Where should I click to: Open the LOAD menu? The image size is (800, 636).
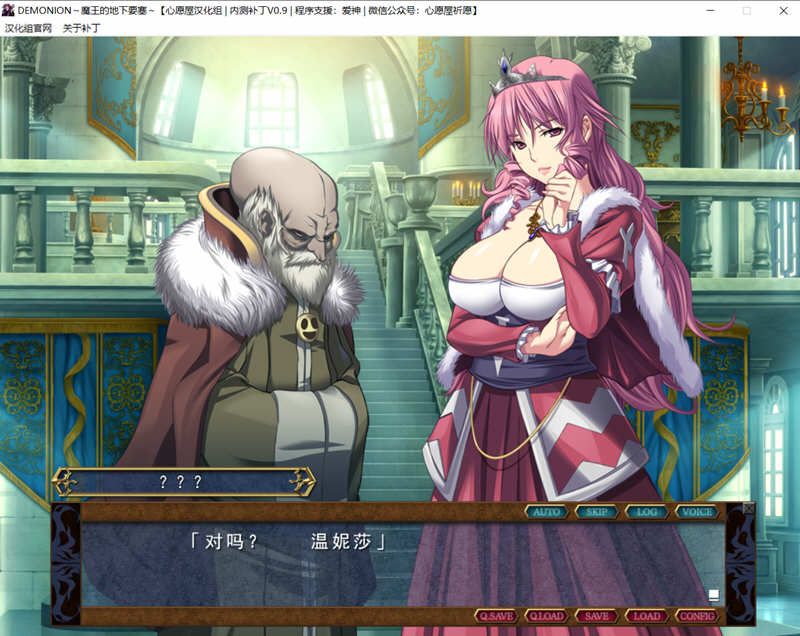click(646, 616)
